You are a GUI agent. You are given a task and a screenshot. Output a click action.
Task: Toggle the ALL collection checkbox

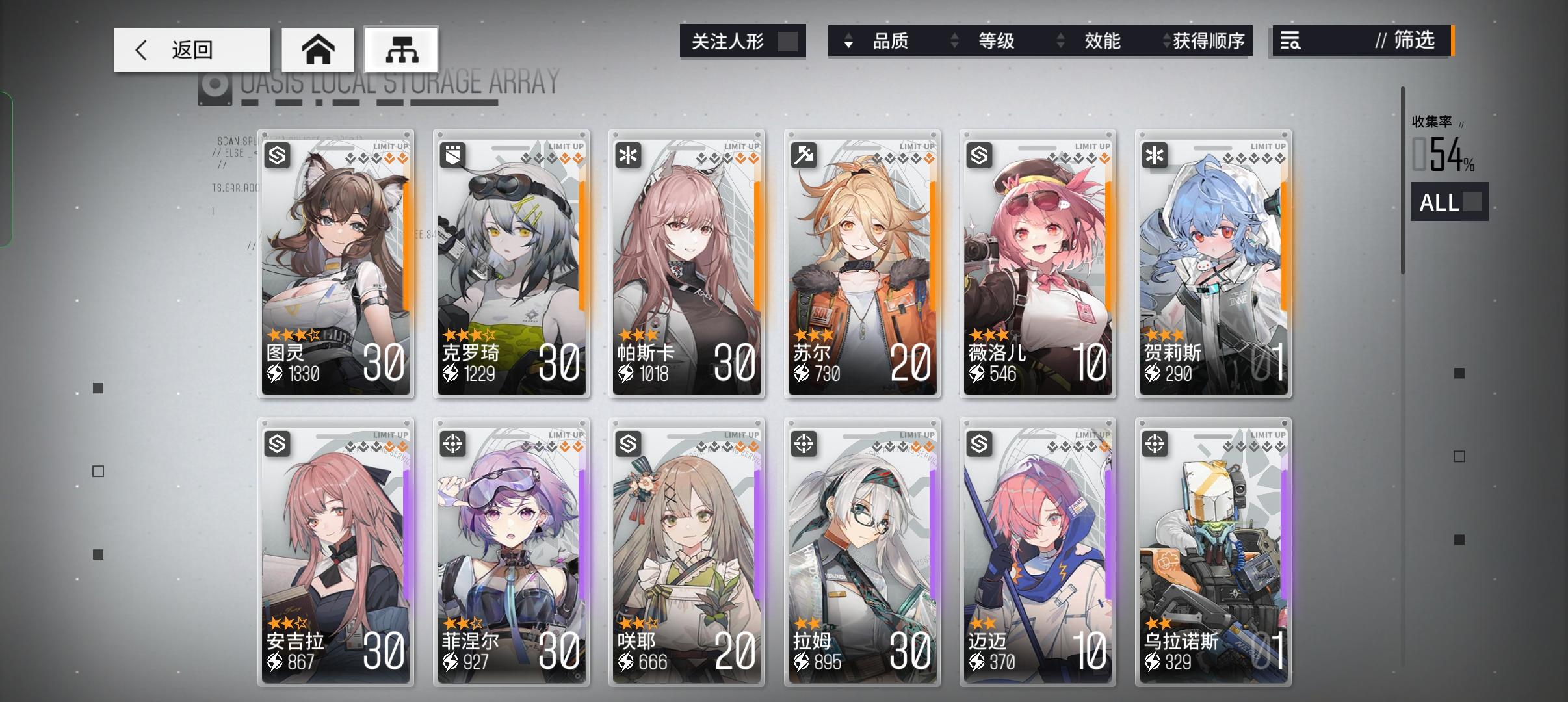1473,202
